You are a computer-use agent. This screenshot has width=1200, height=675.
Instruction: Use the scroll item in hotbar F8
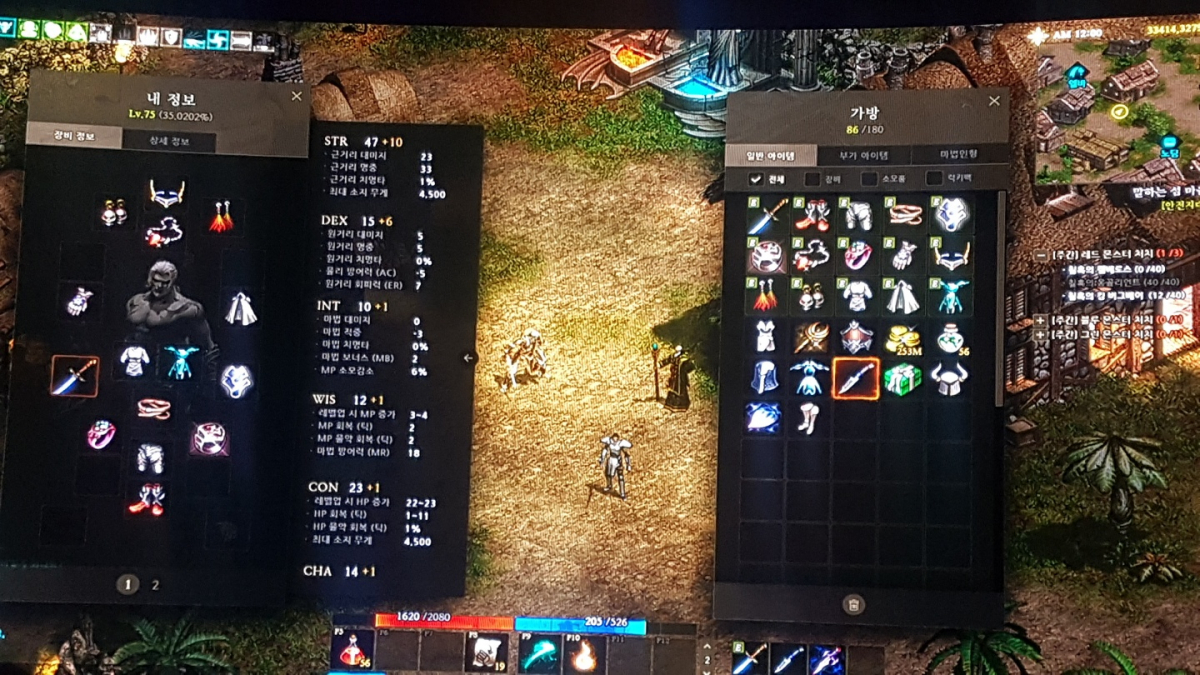[487, 653]
